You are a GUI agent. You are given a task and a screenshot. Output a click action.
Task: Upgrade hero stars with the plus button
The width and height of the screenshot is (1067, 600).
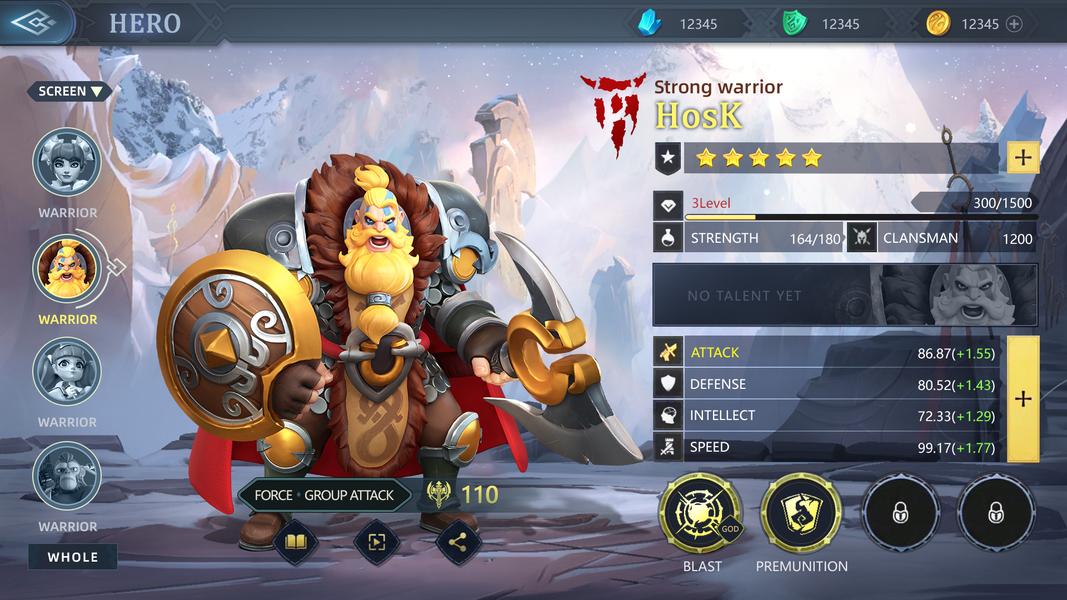(1023, 157)
